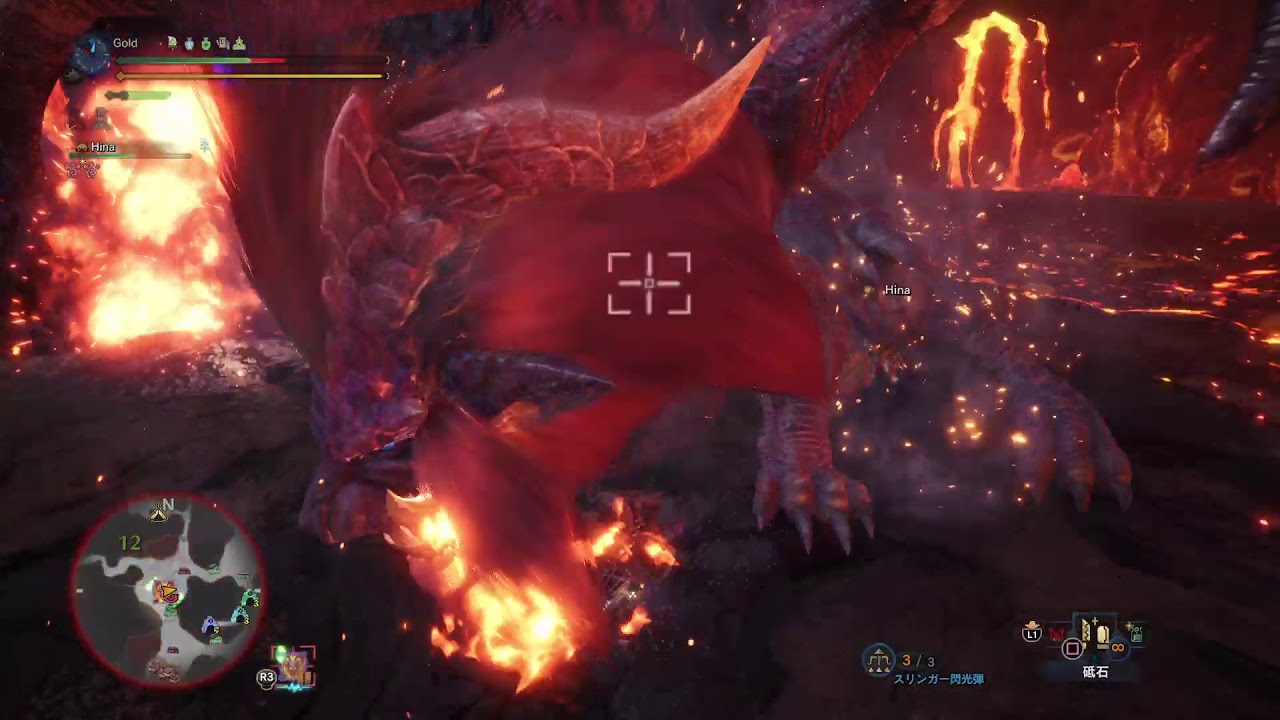The image size is (1280, 720).
Task: Select the infinity ammo symbol on item bar
Action: pos(1117,648)
